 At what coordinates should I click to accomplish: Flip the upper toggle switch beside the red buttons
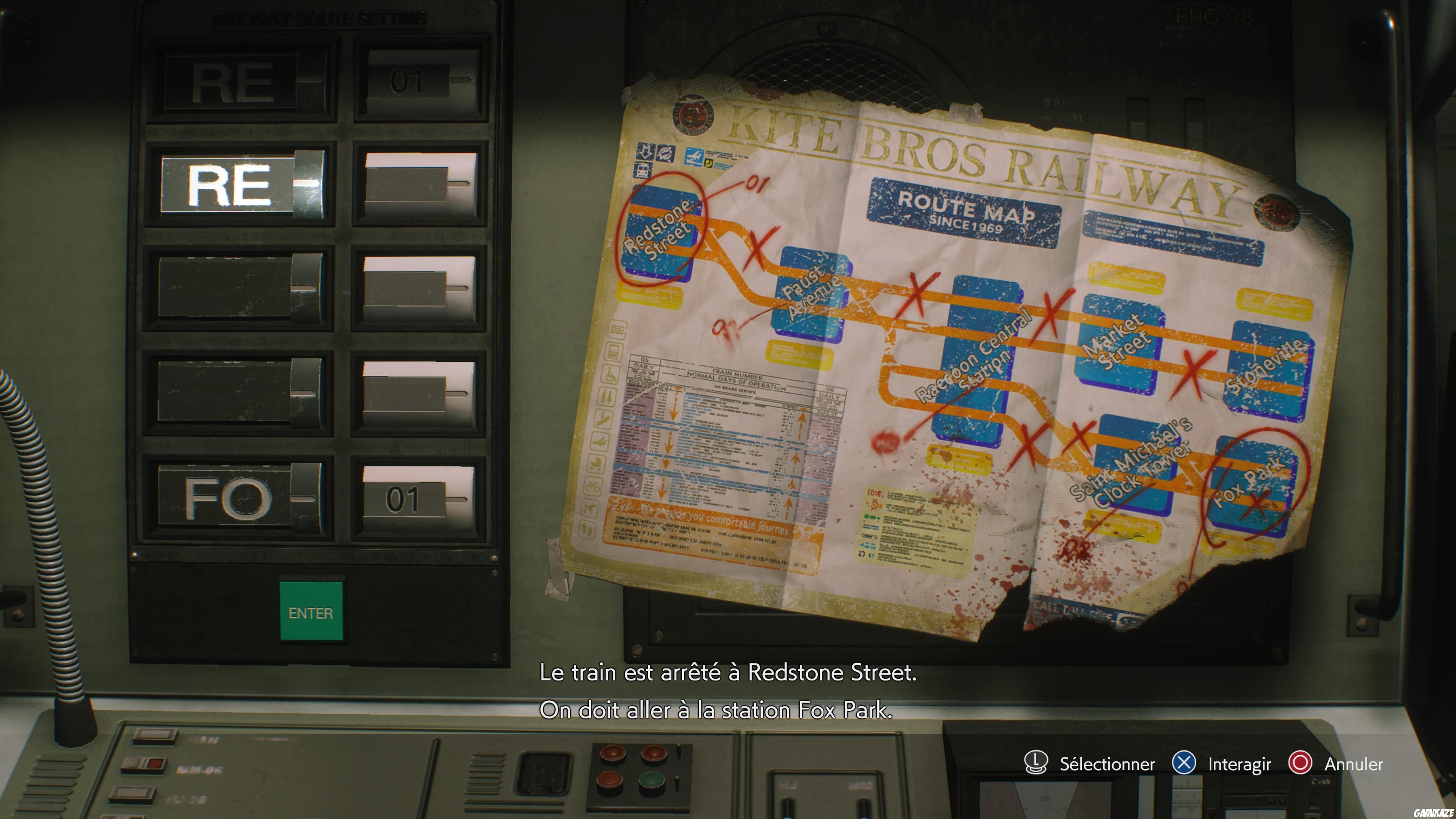click(679, 752)
